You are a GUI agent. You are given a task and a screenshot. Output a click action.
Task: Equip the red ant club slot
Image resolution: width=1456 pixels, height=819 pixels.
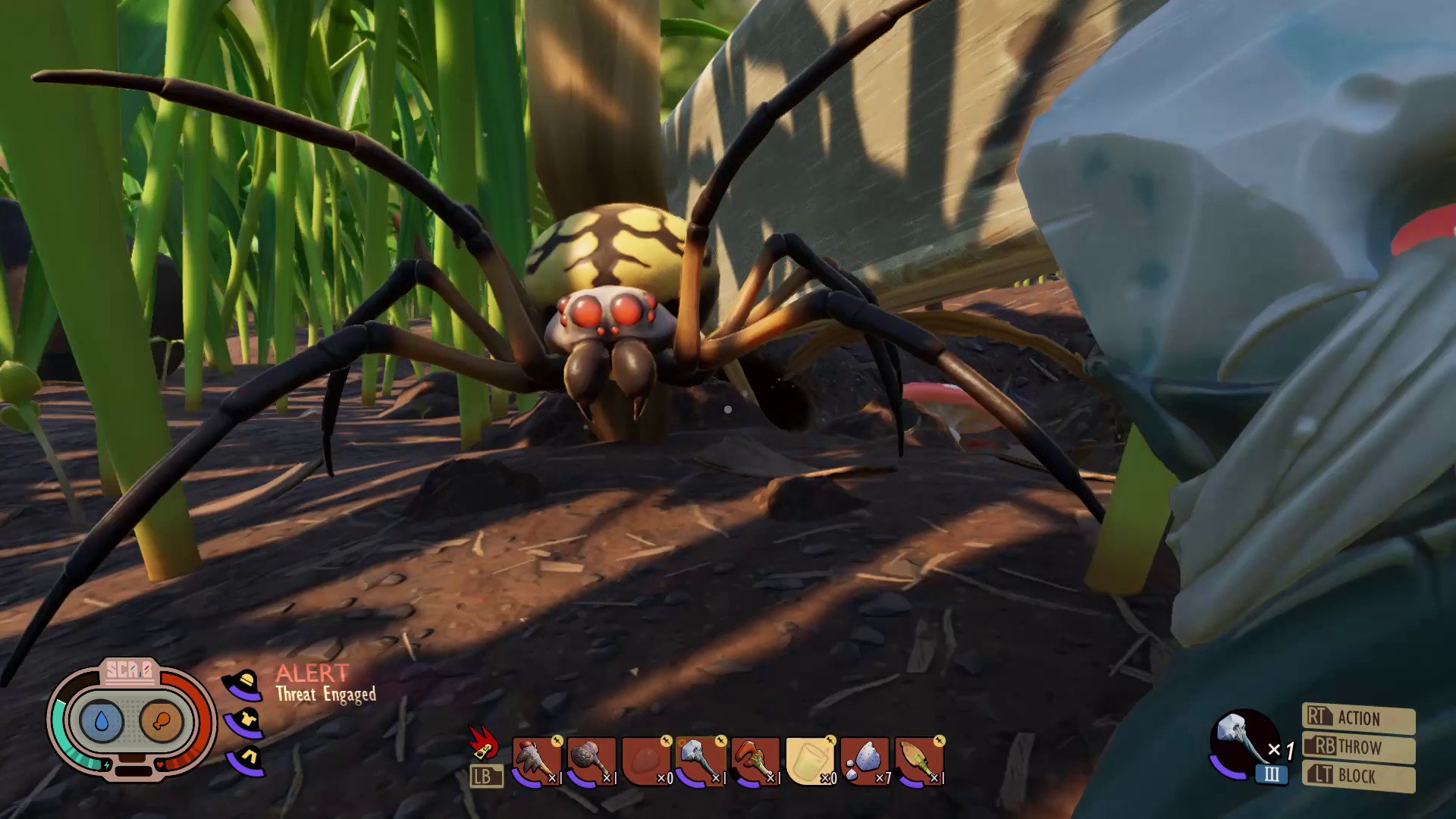(x=755, y=761)
